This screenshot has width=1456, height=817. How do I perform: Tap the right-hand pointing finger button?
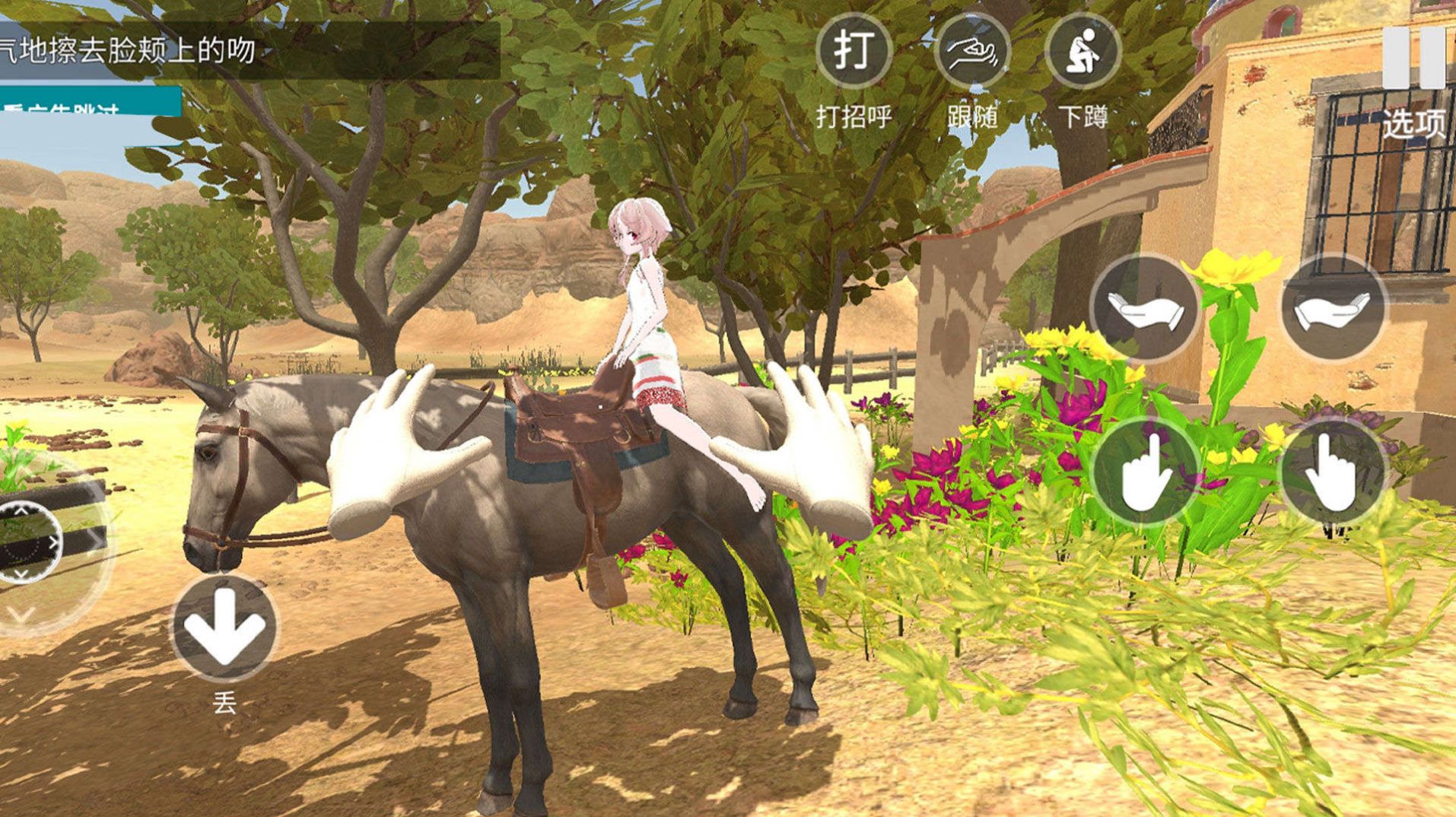pyautogui.click(x=1333, y=471)
